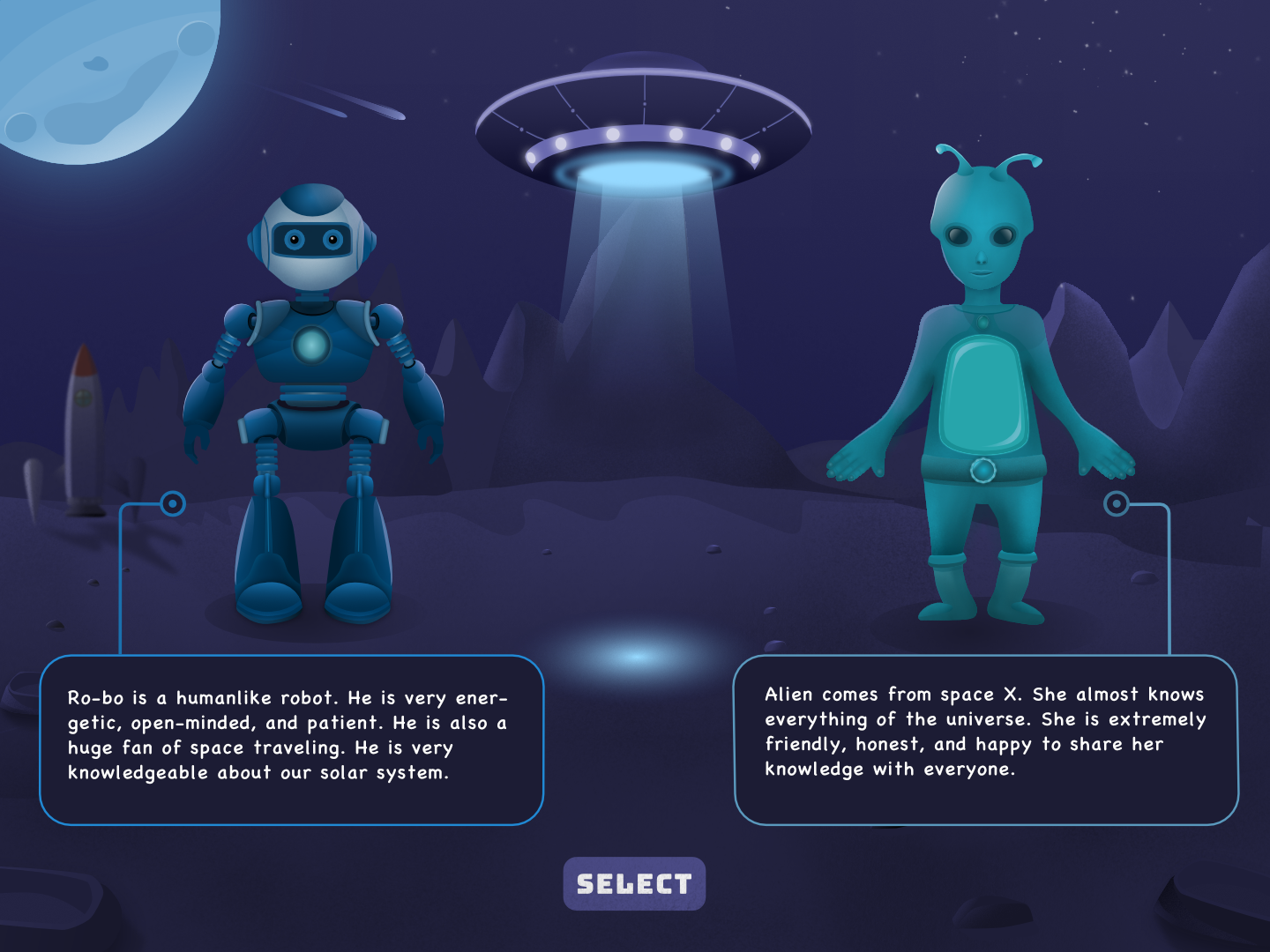Pick the teal Alien character
1270x952 pixels.
tap(982, 397)
